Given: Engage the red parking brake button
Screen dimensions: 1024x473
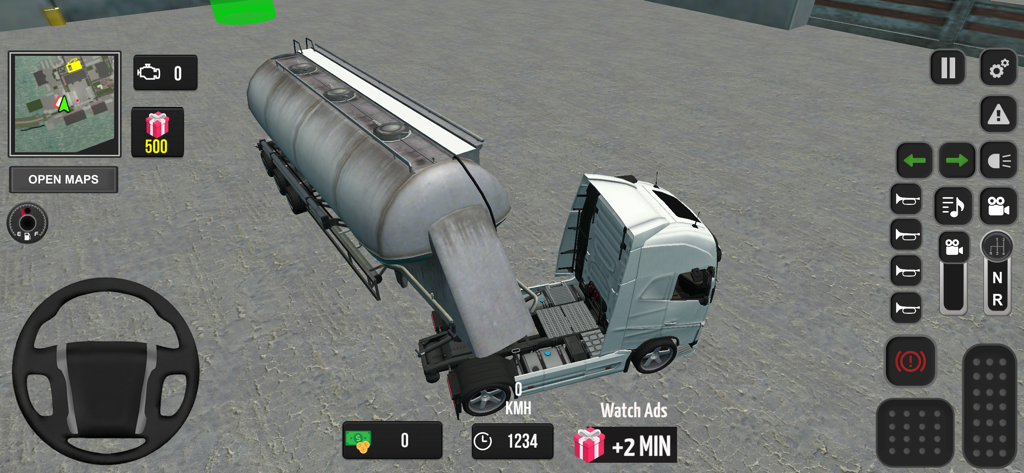Looking at the screenshot, I should click(x=910, y=361).
